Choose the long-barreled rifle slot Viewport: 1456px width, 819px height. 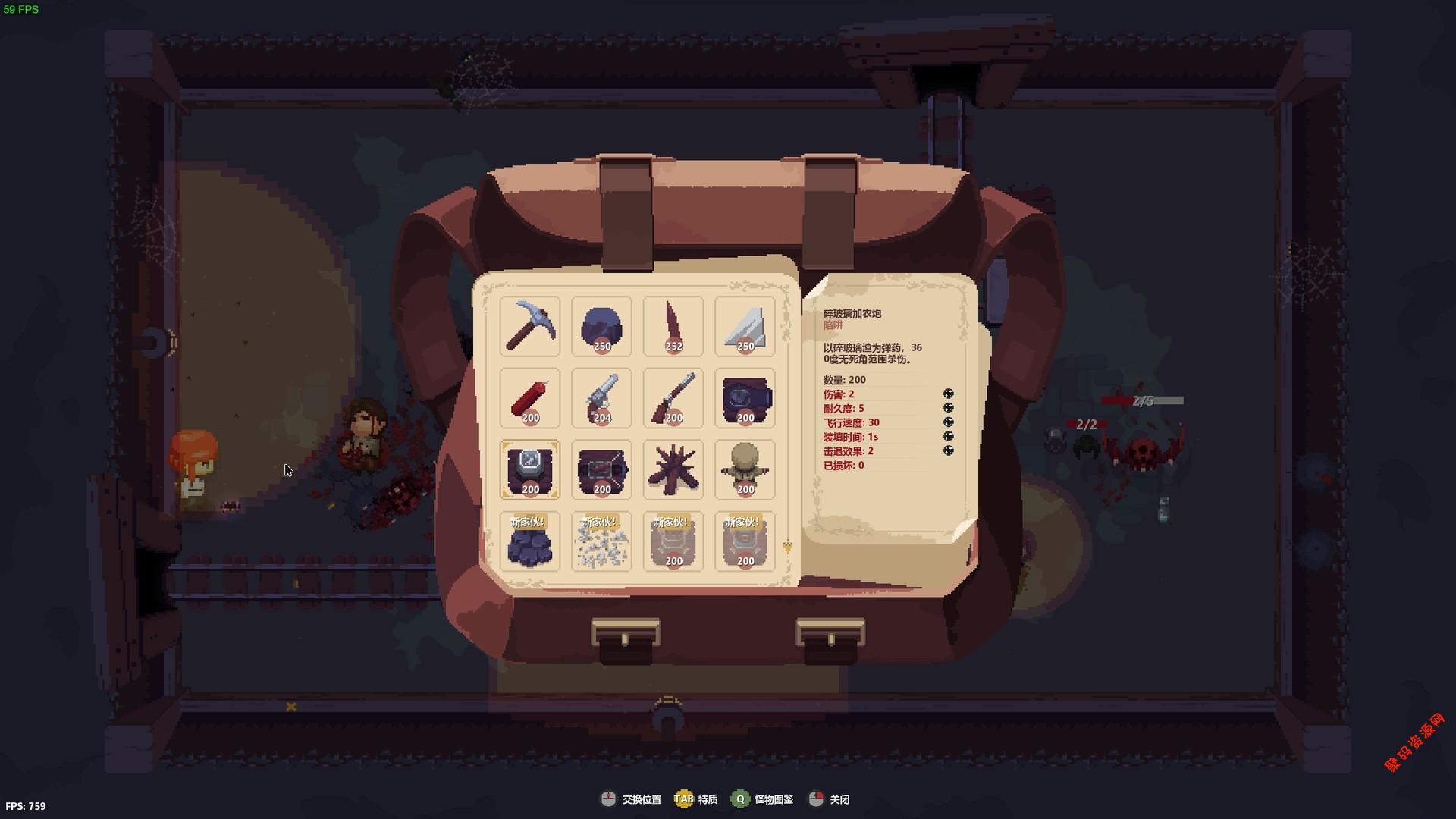point(673,398)
